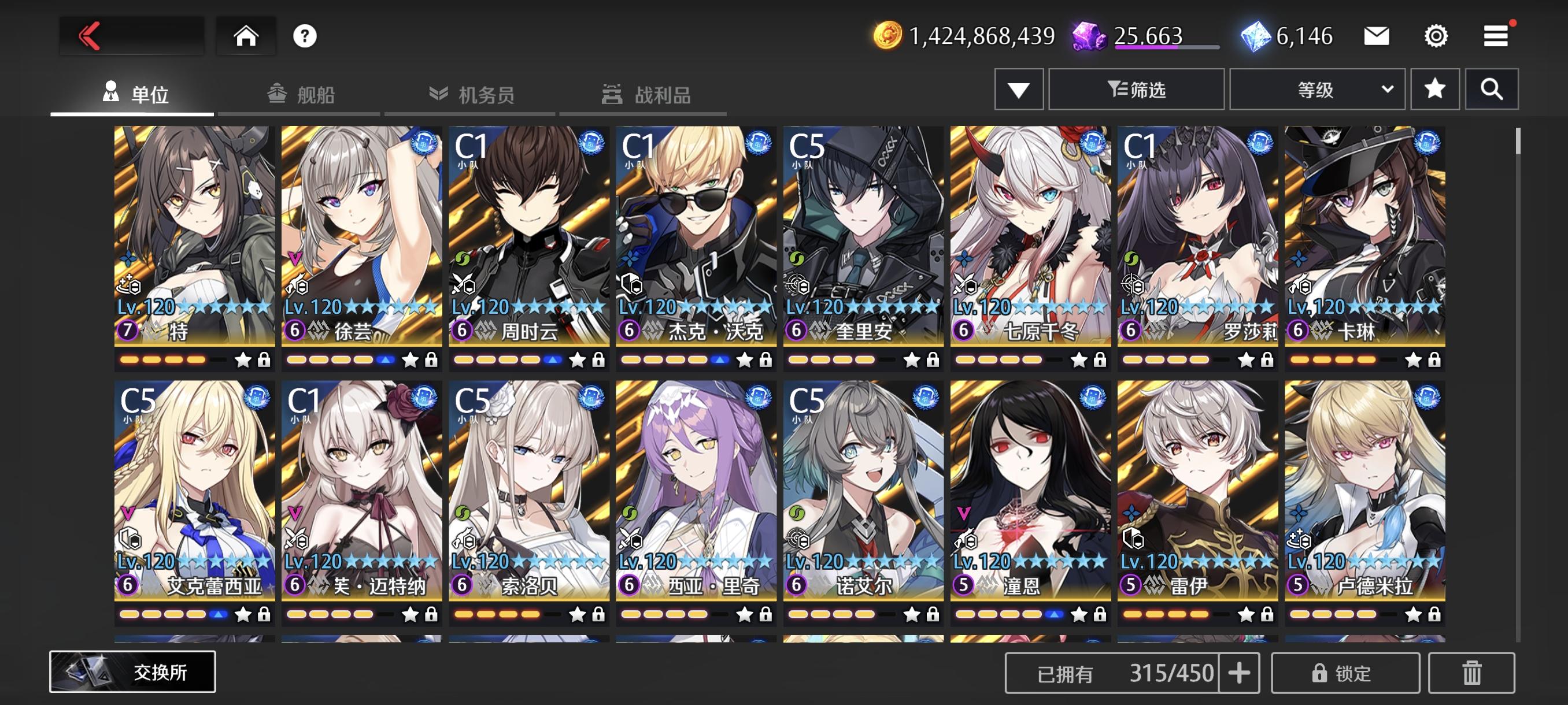Tap the search magnifier icon
The image size is (1568, 705).
coord(1492,89)
